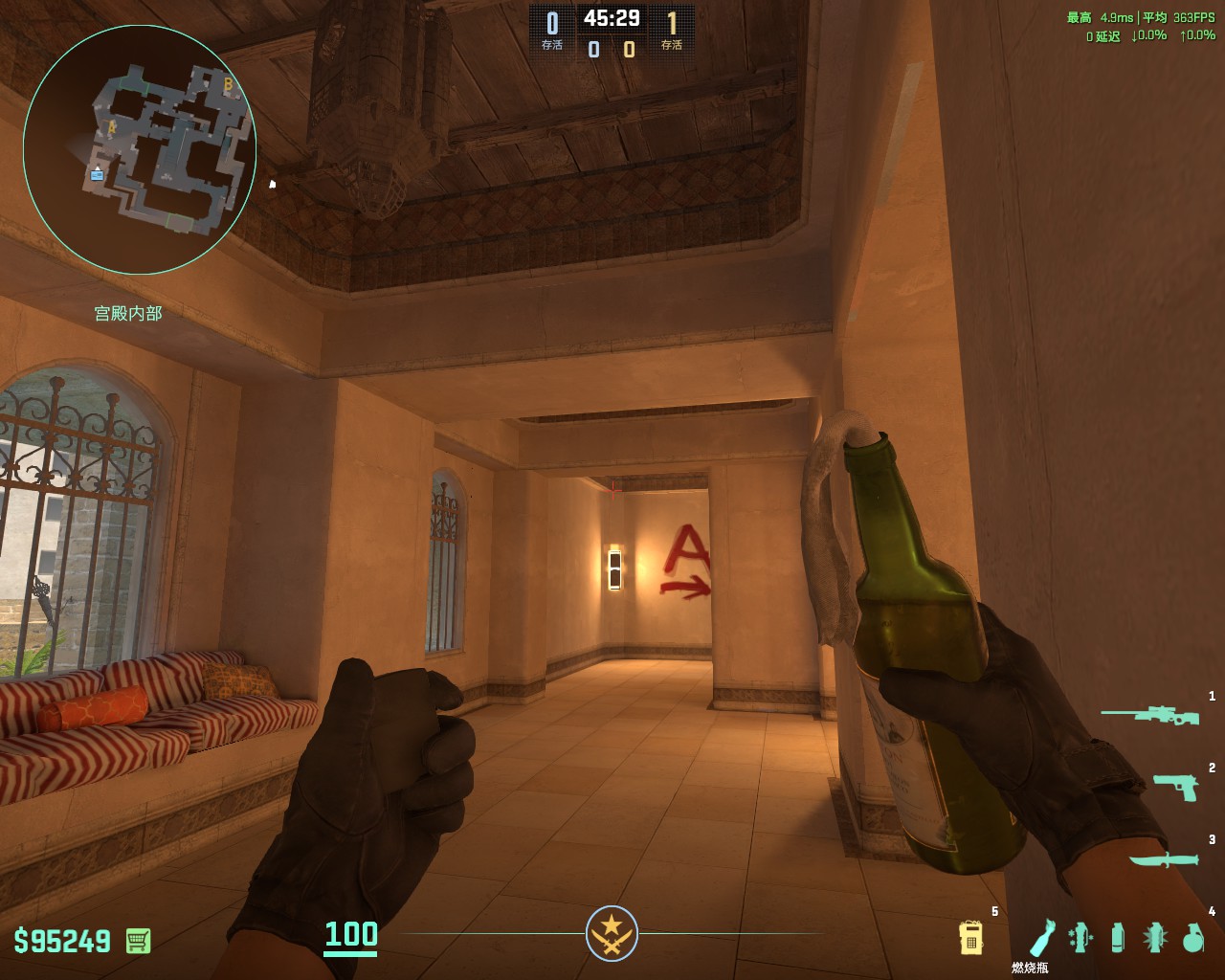Select the C4 bomb icon
This screenshot has width=1225, height=980.
click(x=971, y=937)
